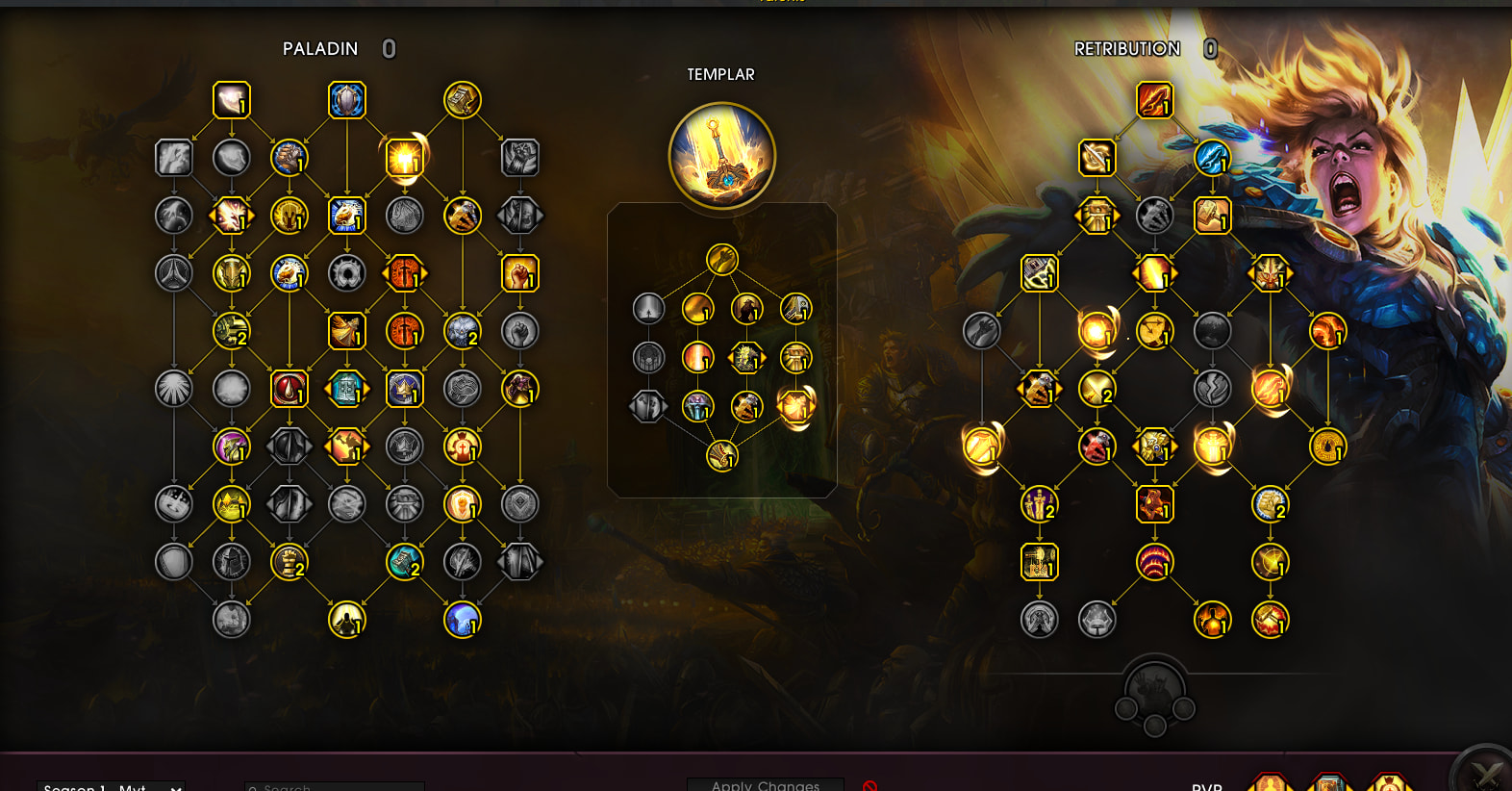Pick the golden hammer talent atop Paladin tree
Image resolution: width=1512 pixels, height=791 pixels.
point(463,100)
